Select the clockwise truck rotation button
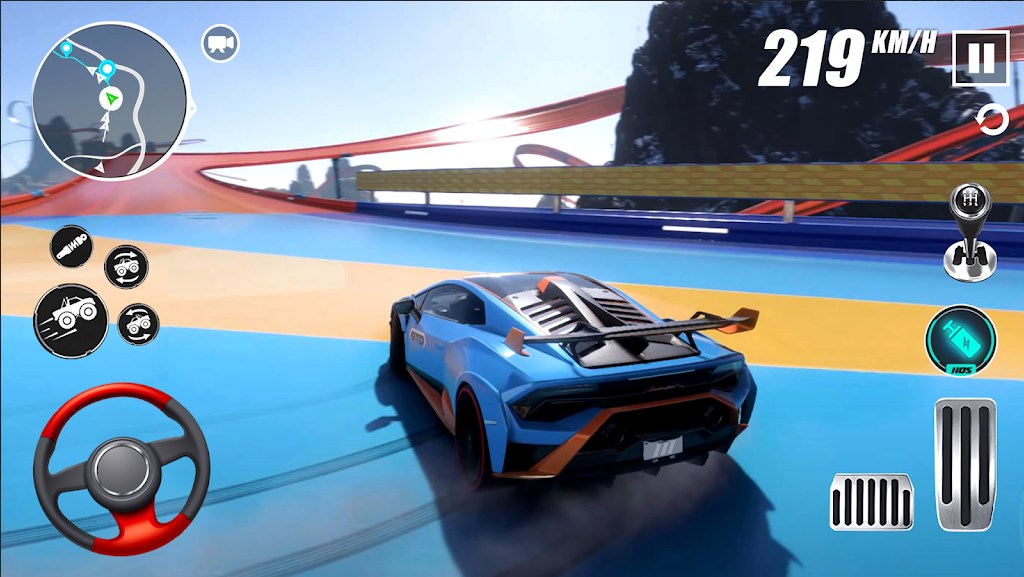This screenshot has width=1024, height=577. pyautogui.click(x=127, y=266)
